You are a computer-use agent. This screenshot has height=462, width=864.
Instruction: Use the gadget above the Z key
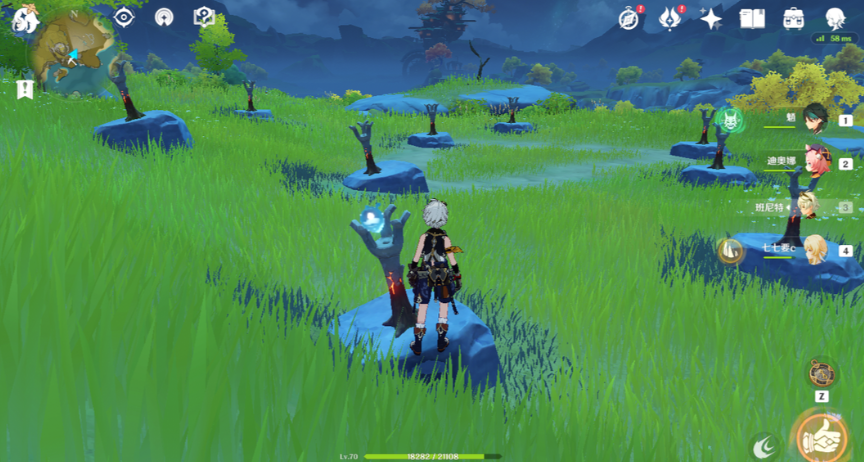coord(822,372)
